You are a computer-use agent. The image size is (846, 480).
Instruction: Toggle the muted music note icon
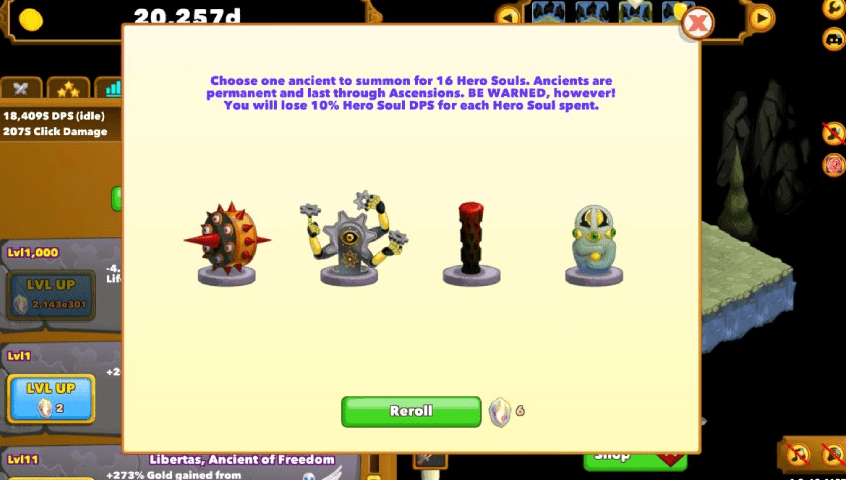click(797, 456)
